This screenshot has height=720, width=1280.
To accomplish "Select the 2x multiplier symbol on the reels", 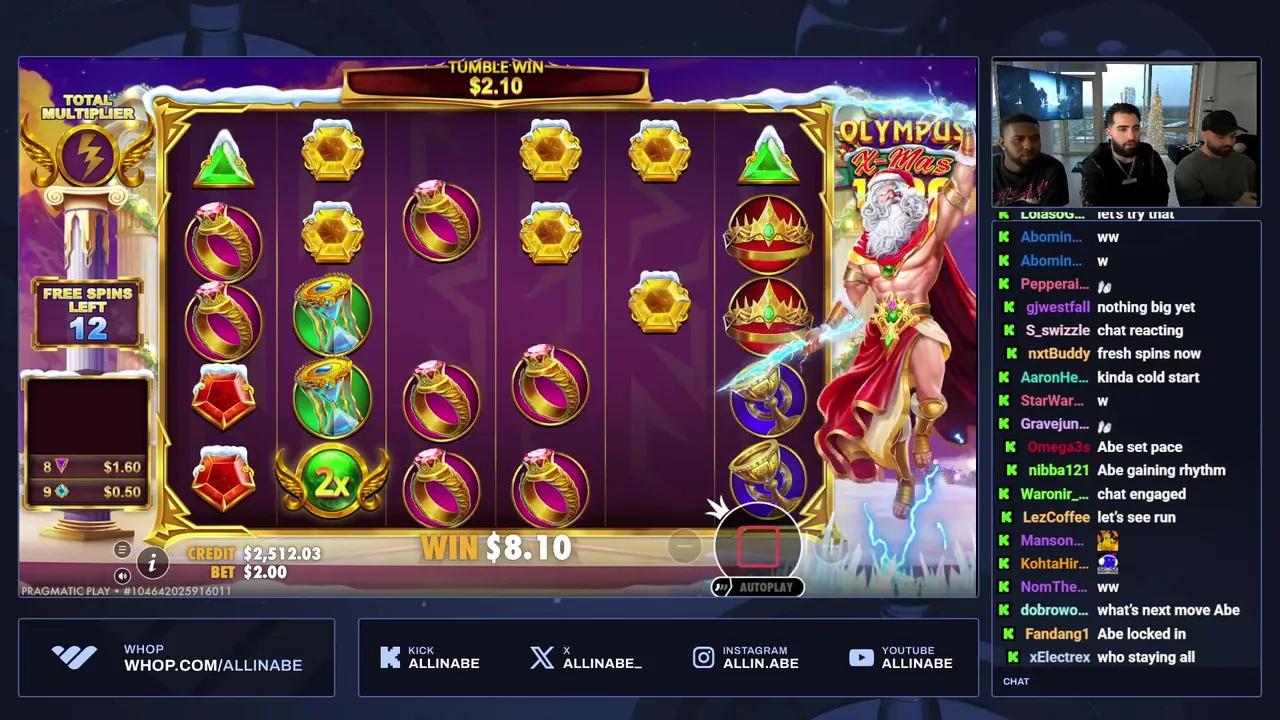I will [333, 481].
